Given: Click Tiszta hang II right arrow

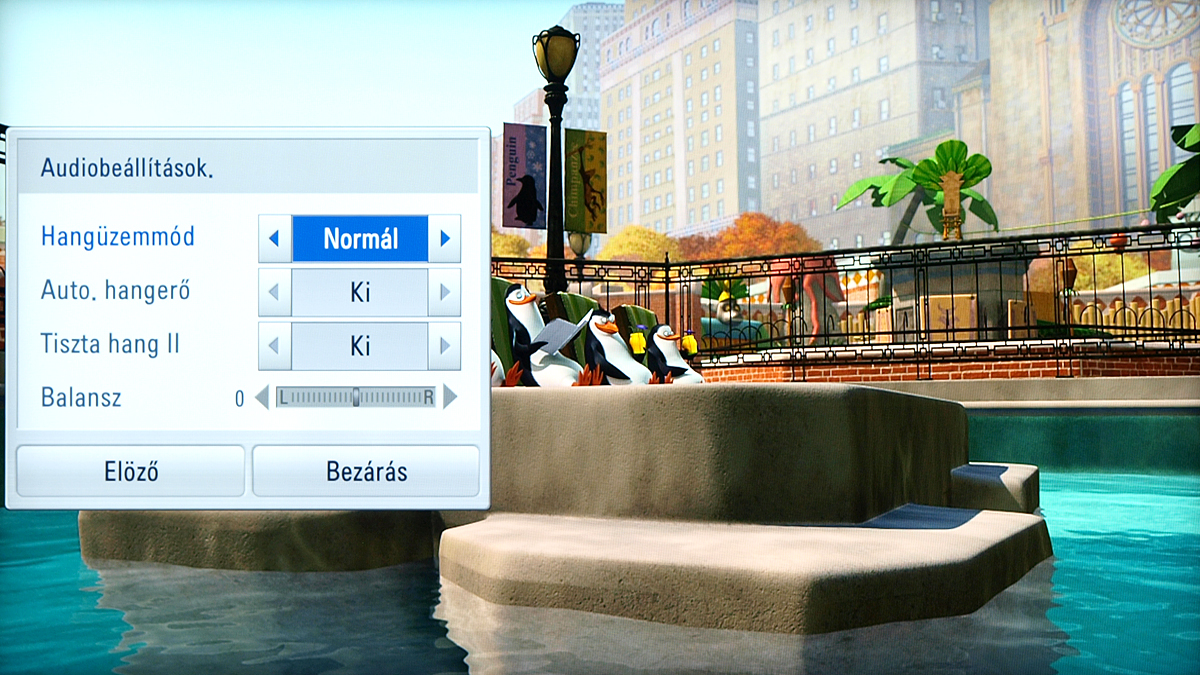Looking at the screenshot, I should [x=444, y=346].
